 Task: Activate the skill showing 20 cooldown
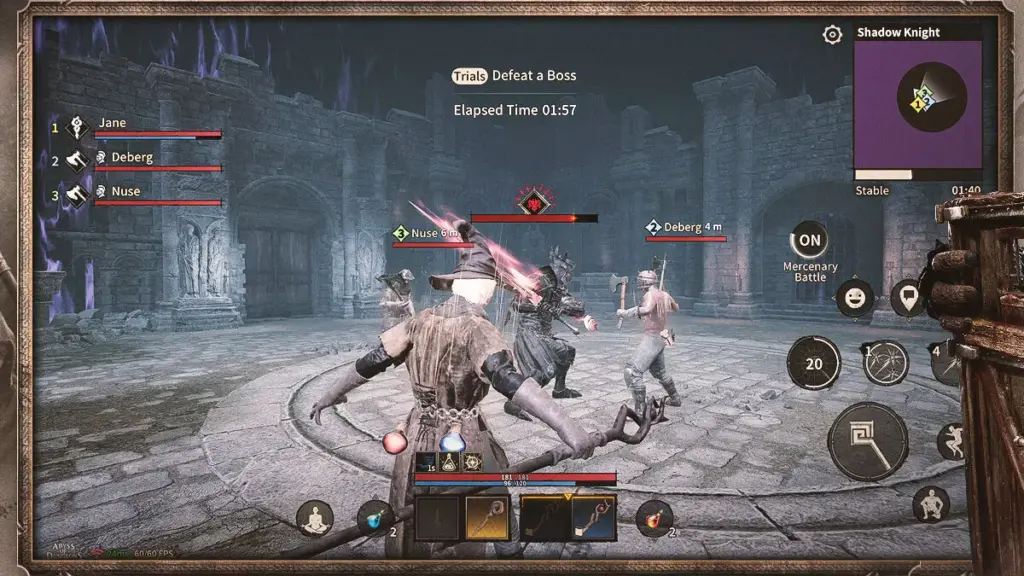[813, 363]
